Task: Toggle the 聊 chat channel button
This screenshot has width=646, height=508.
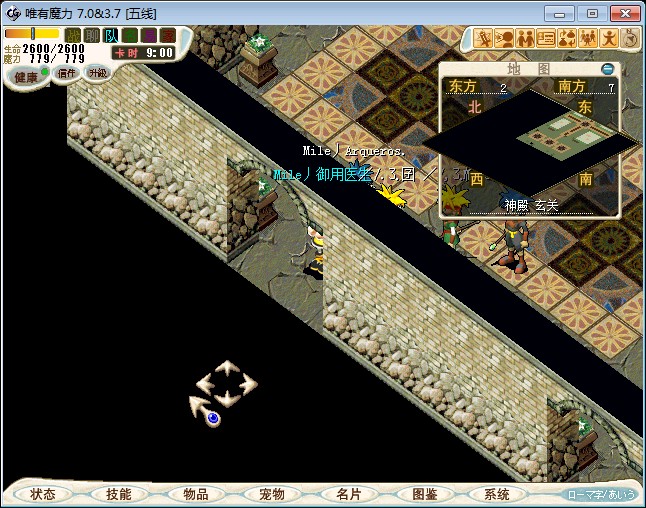Action: pyautogui.click(x=92, y=36)
